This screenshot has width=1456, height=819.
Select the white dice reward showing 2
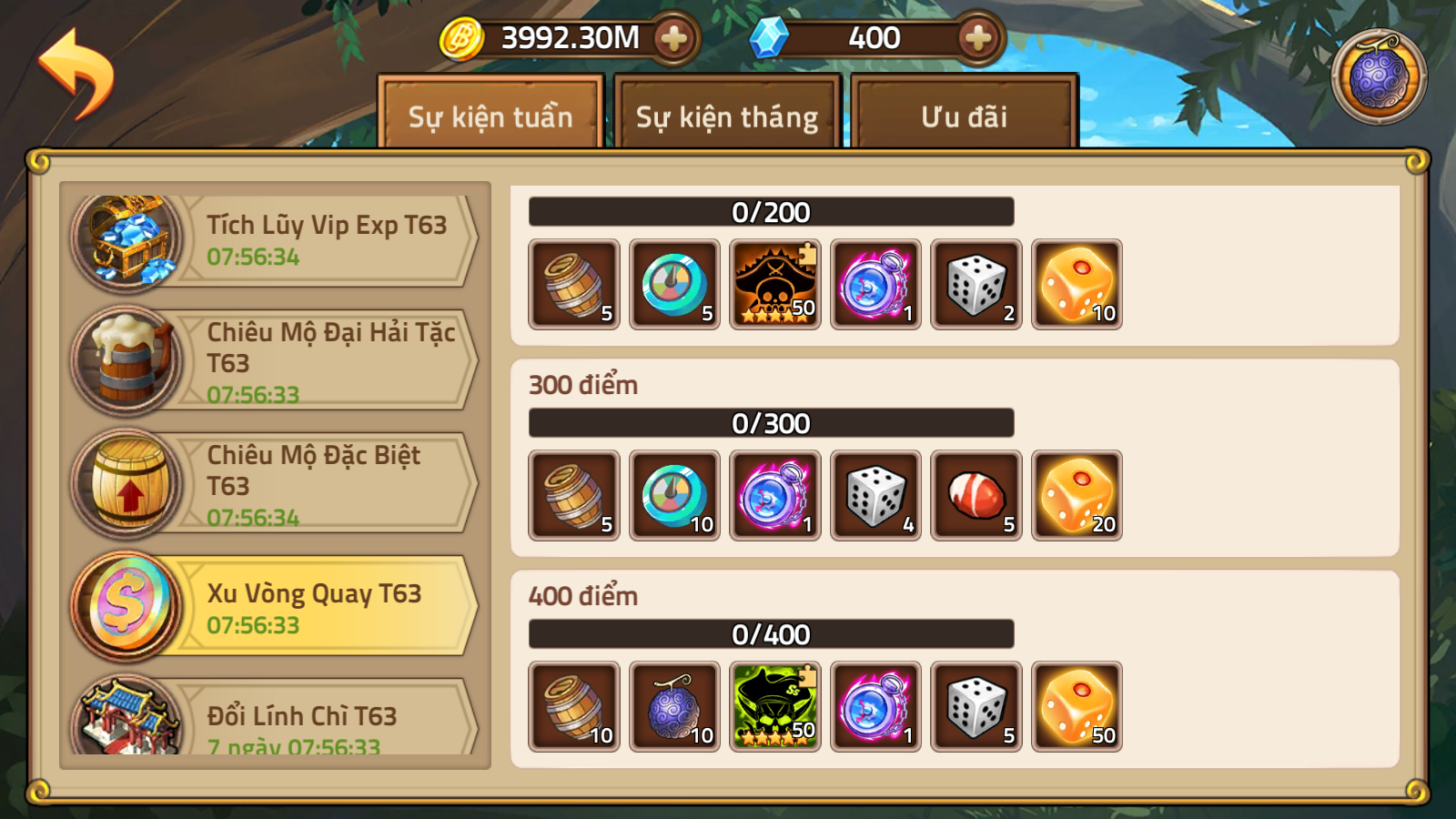(x=976, y=285)
